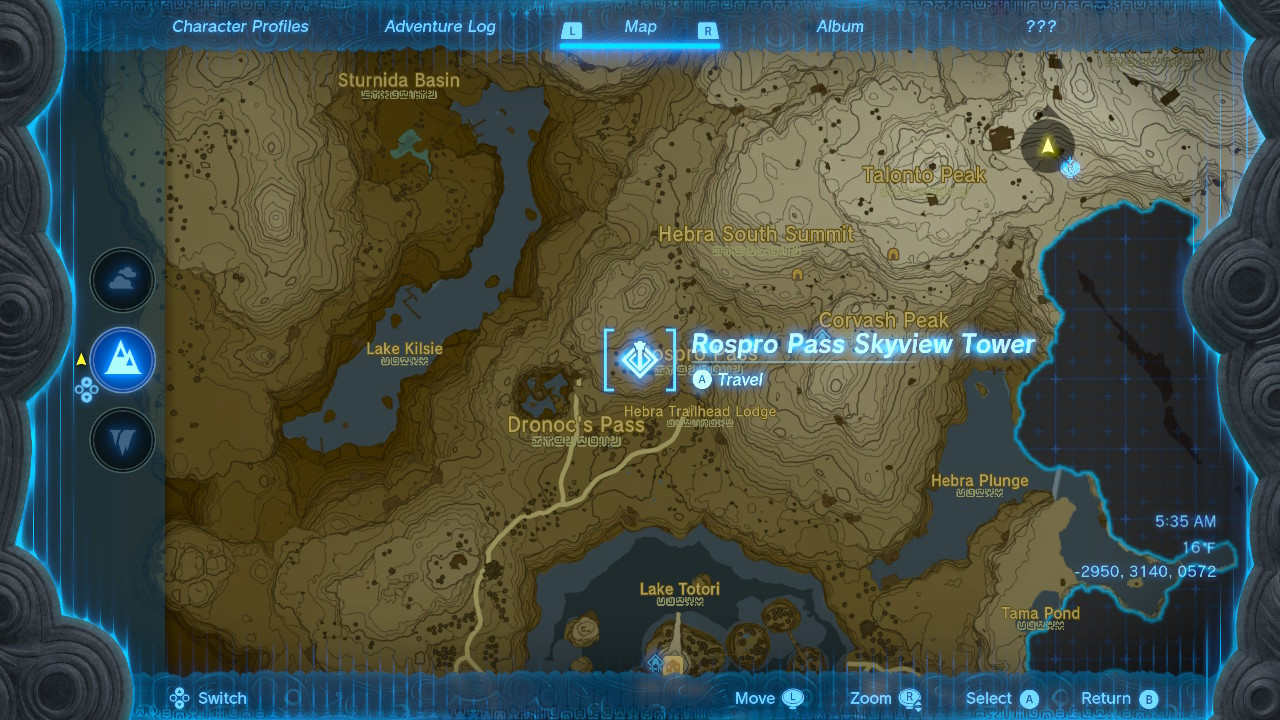Click the R shoulder button icon
Screen dimensions: 1280x720
707,32
